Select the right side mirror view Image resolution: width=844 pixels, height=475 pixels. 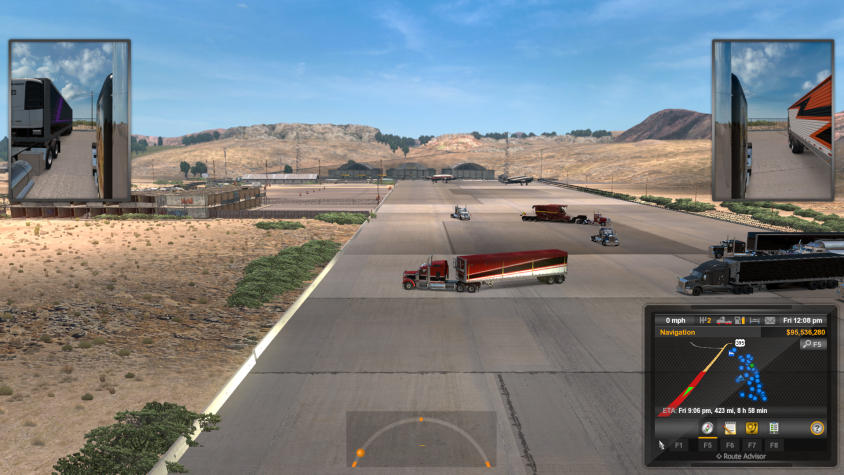click(x=772, y=120)
